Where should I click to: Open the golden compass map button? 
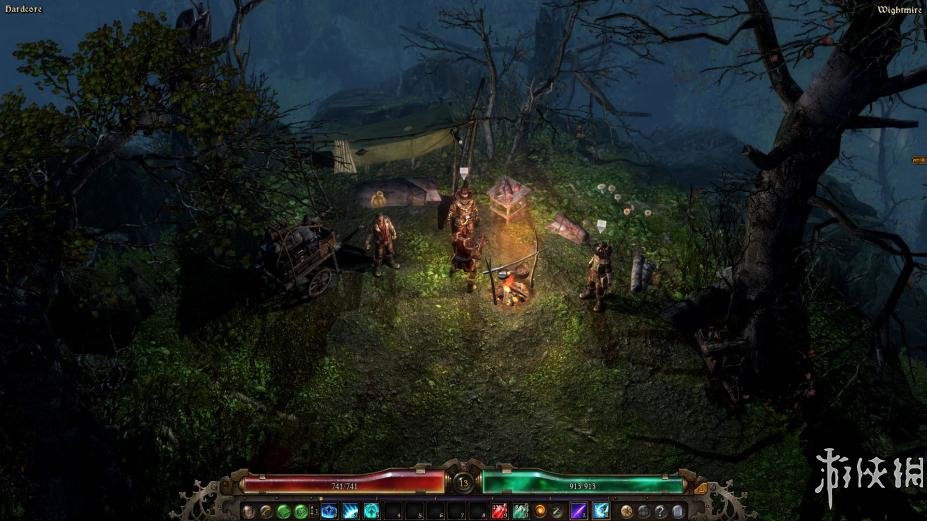click(x=626, y=511)
